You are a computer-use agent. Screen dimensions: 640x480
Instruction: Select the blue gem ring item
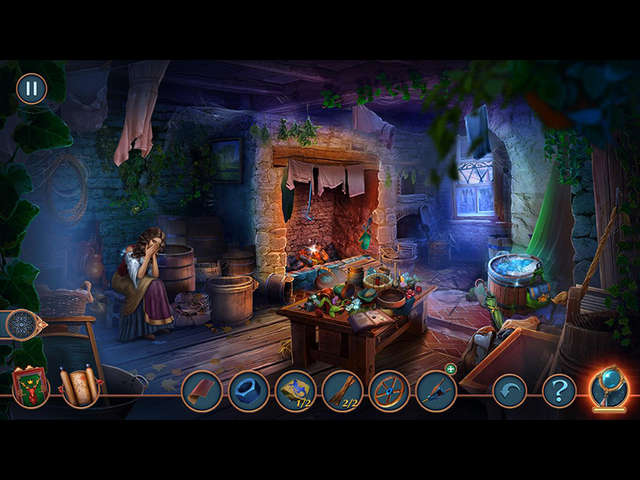point(249,391)
